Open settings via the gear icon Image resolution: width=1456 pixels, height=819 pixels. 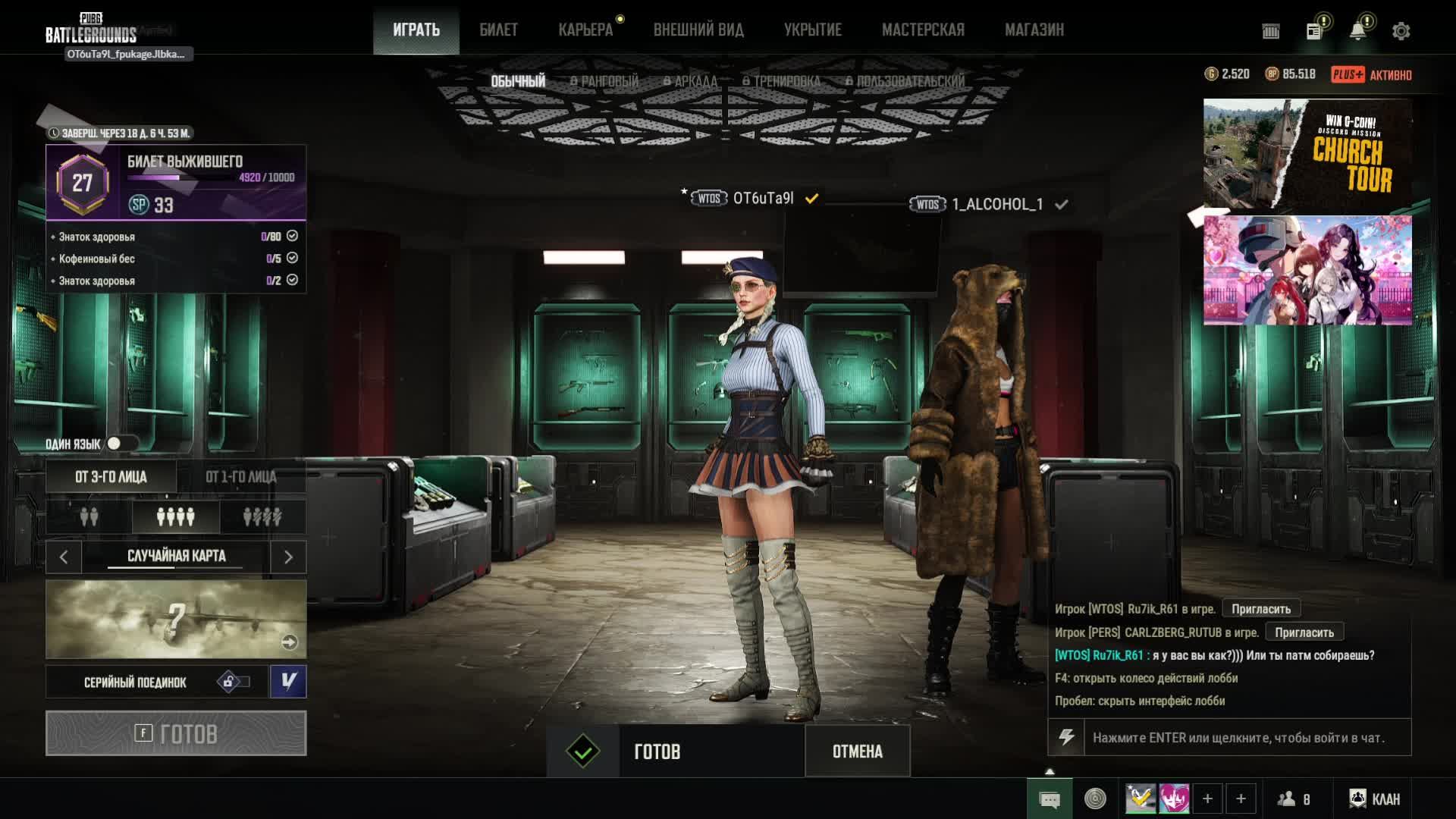coord(1401,31)
